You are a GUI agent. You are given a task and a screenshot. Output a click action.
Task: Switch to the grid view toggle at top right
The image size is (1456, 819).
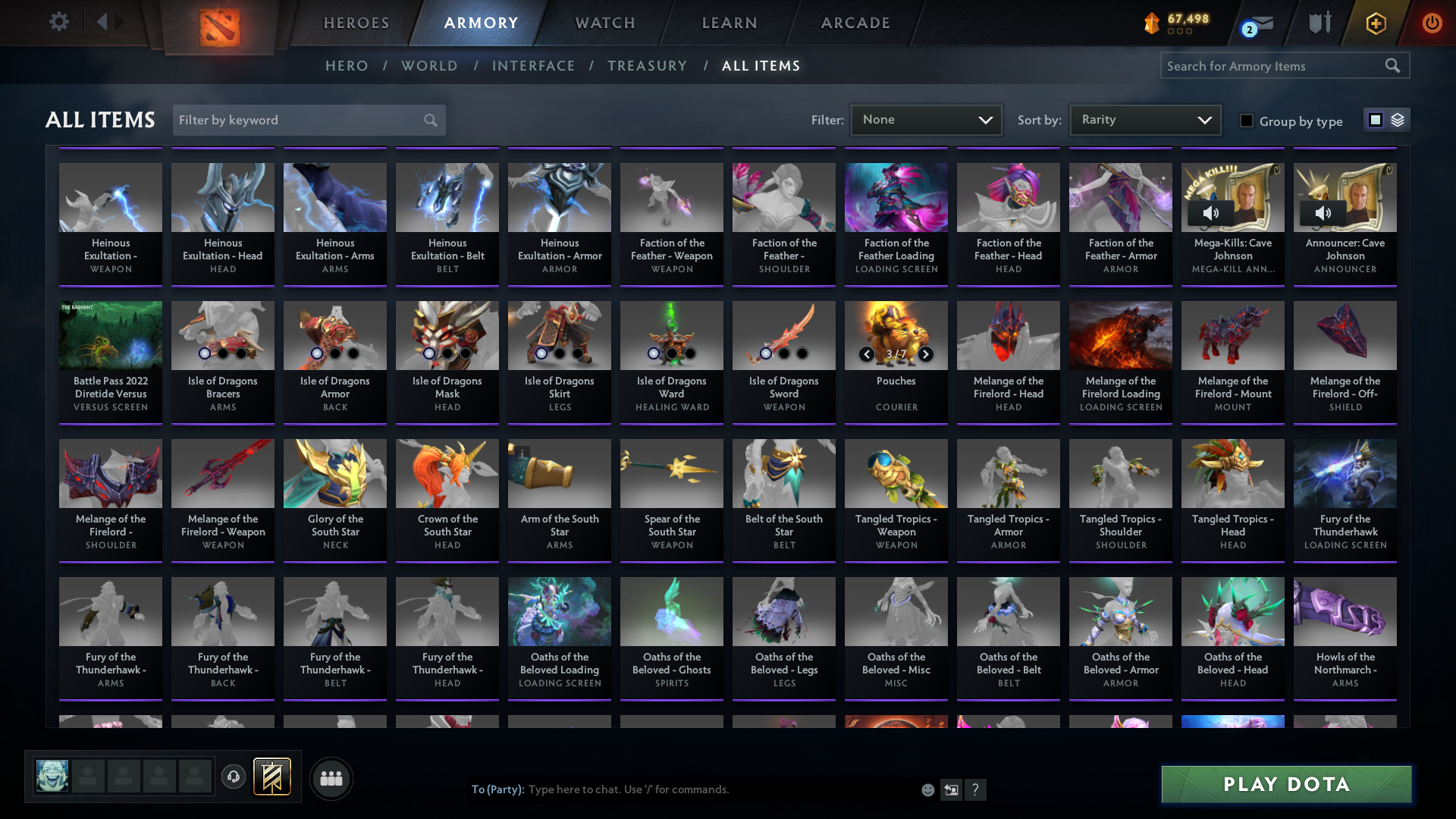pyautogui.click(x=1375, y=120)
